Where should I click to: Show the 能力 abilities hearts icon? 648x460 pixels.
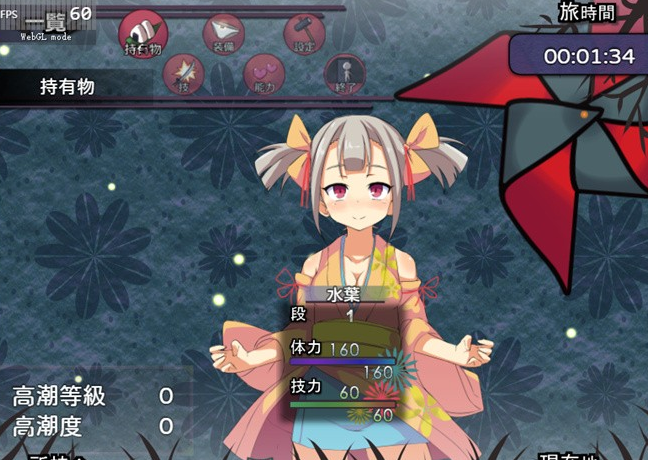click(264, 73)
